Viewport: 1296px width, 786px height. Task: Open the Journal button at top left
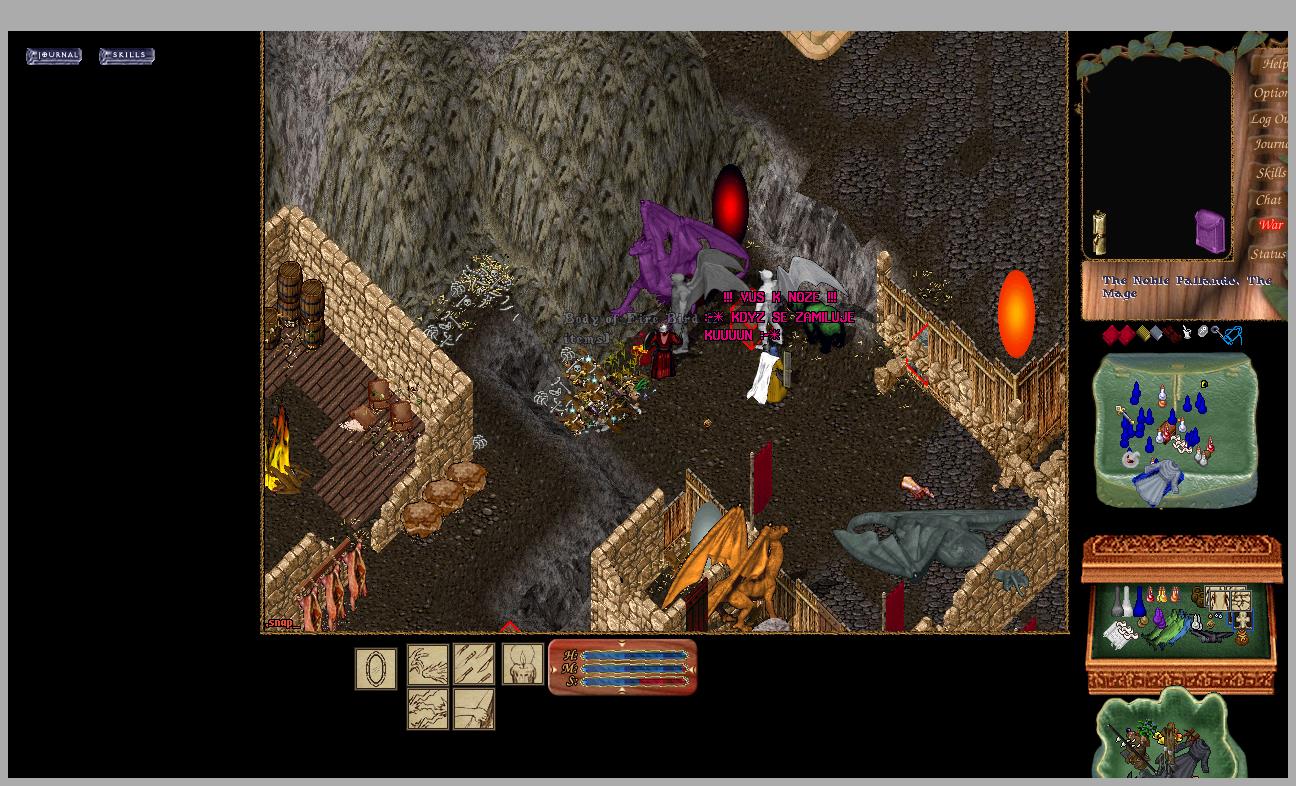coord(54,56)
